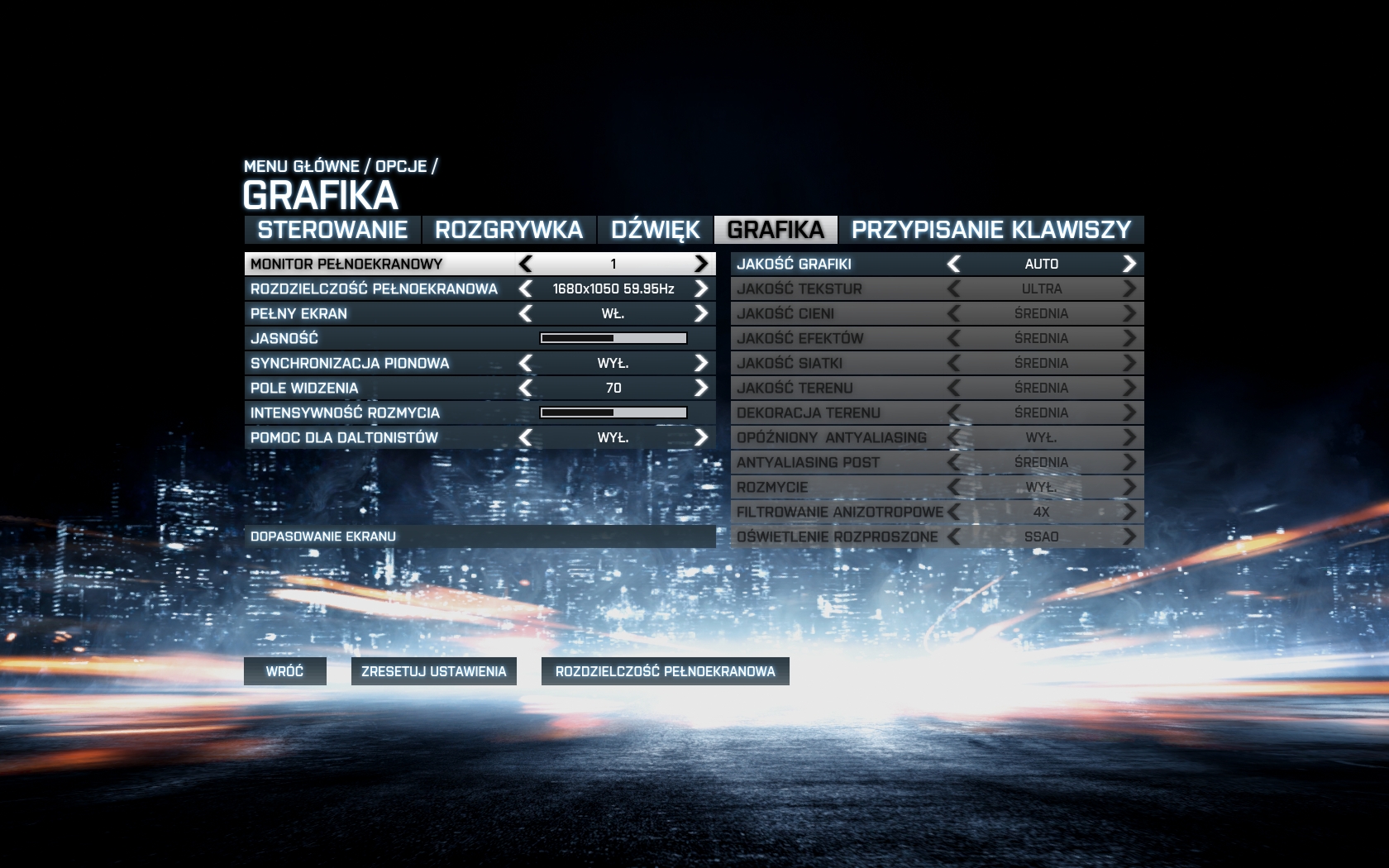Select the Dźwięk tab
This screenshot has height=868, width=1389.
pos(655,230)
